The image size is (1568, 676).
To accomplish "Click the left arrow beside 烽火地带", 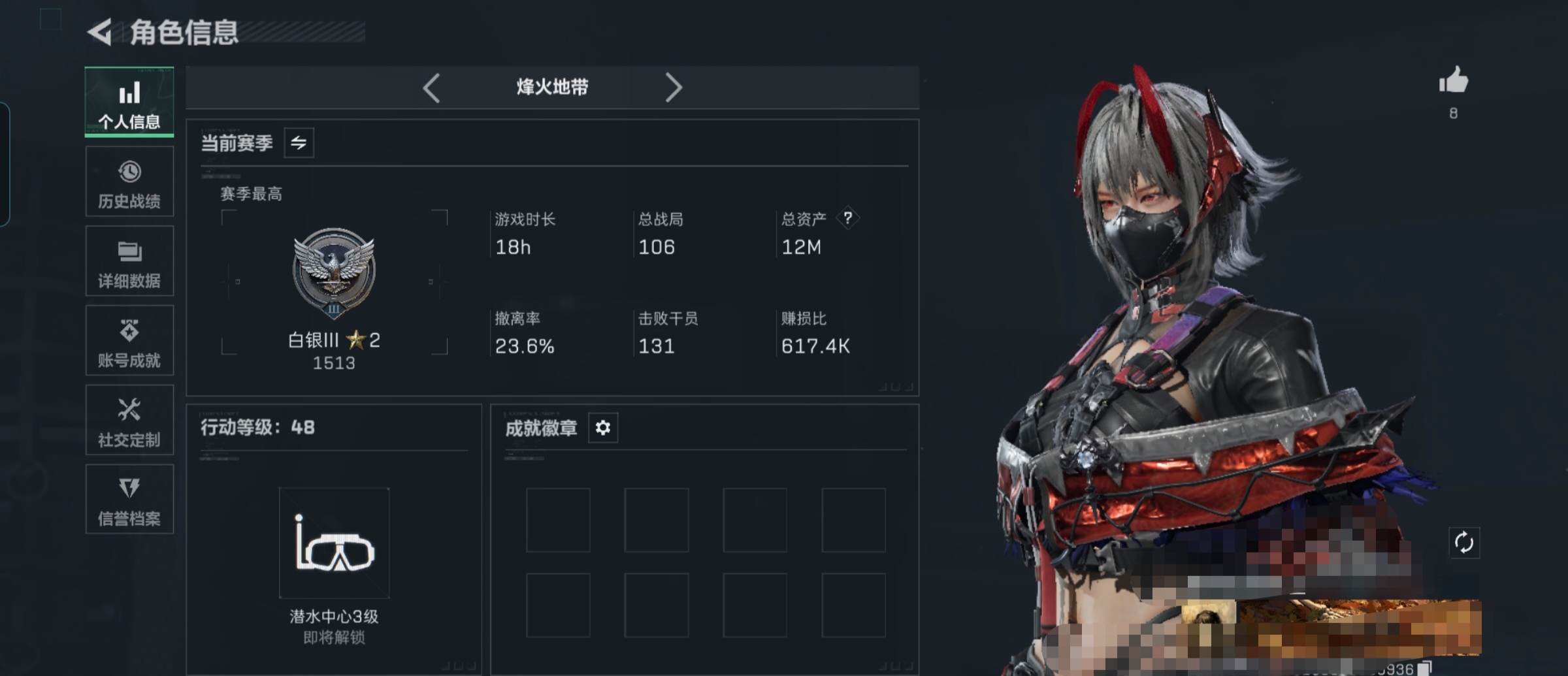I will [431, 88].
